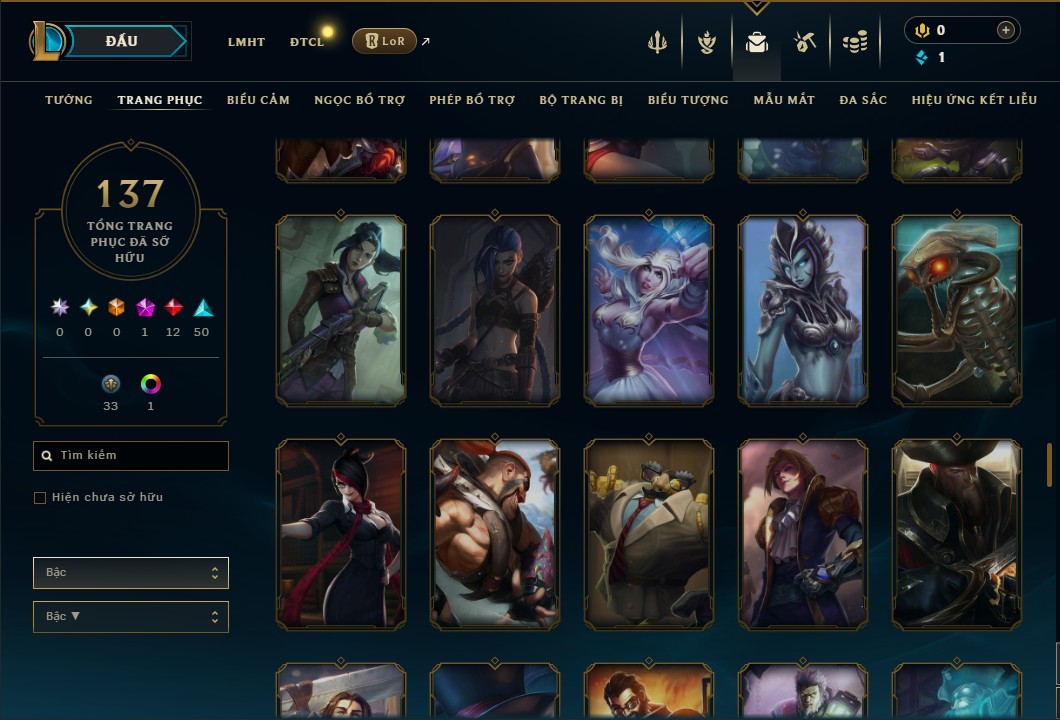The width and height of the screenshot is (1060, 720).
Task: Select the ĐA SẮC tab
Action: click(863, 100)
